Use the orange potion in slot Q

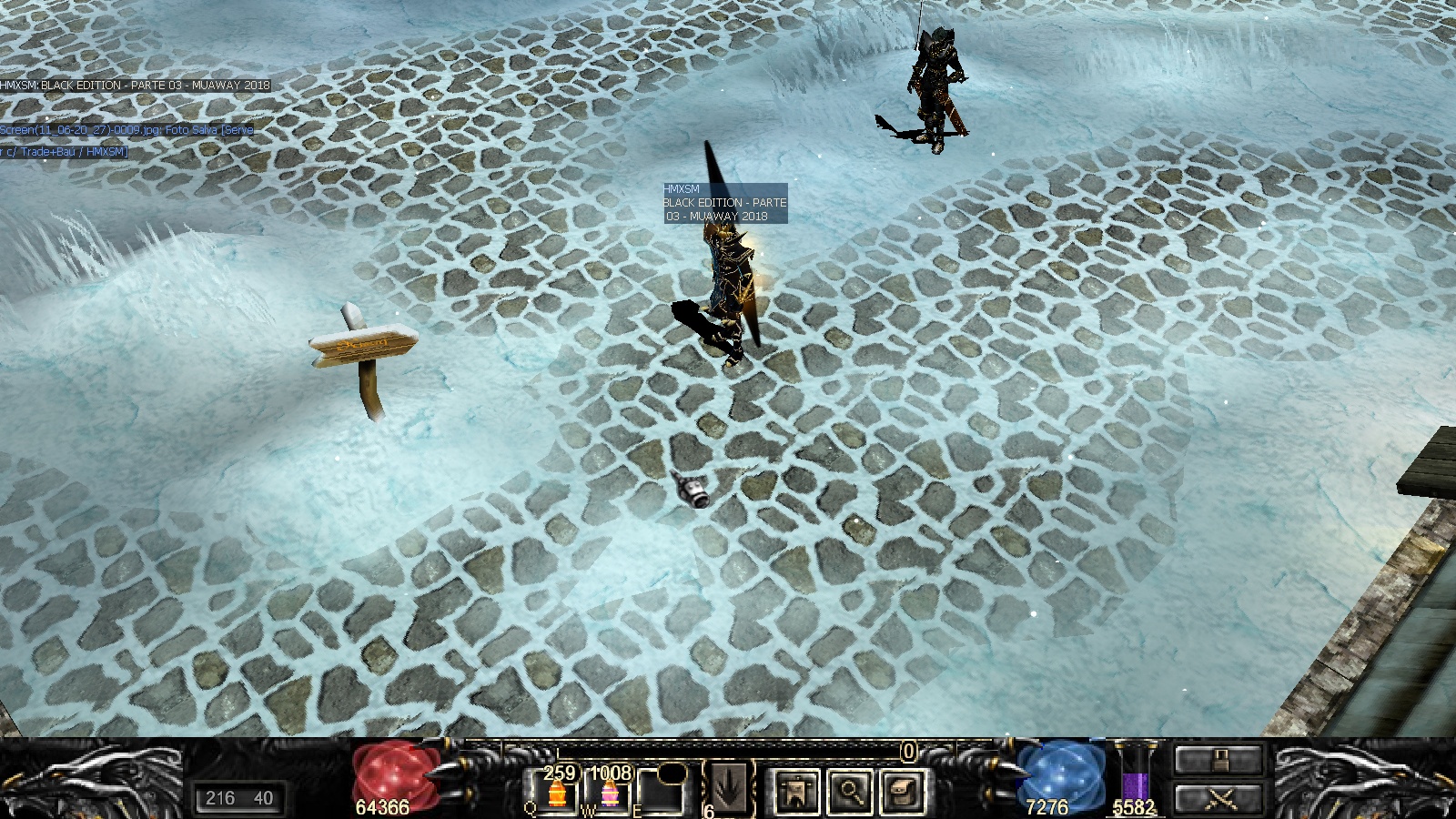pyautogui.click(x=556, y=794)
